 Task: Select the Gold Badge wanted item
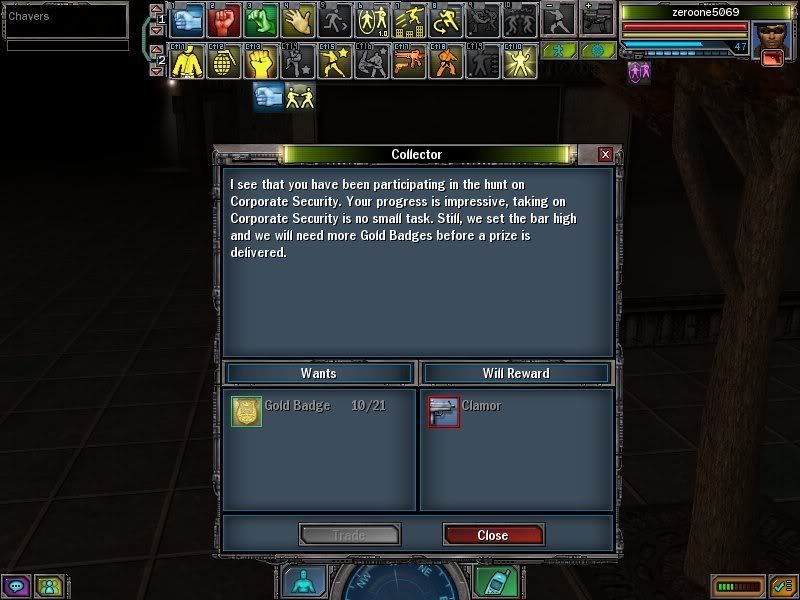click(247, 411)
